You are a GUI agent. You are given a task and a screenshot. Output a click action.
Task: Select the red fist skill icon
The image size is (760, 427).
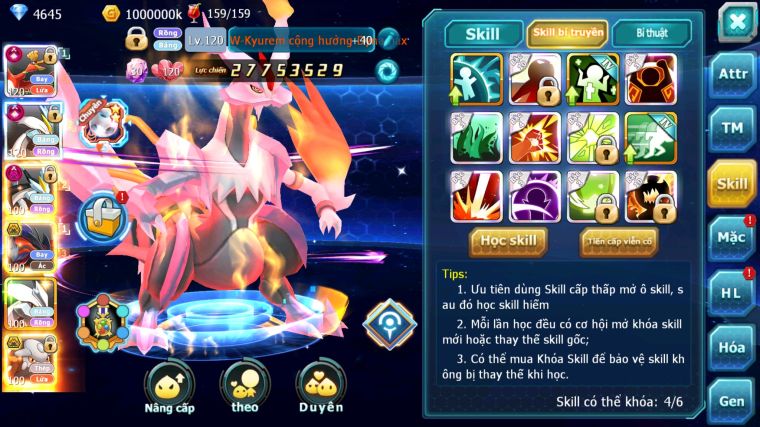click(x=530, y=137)
